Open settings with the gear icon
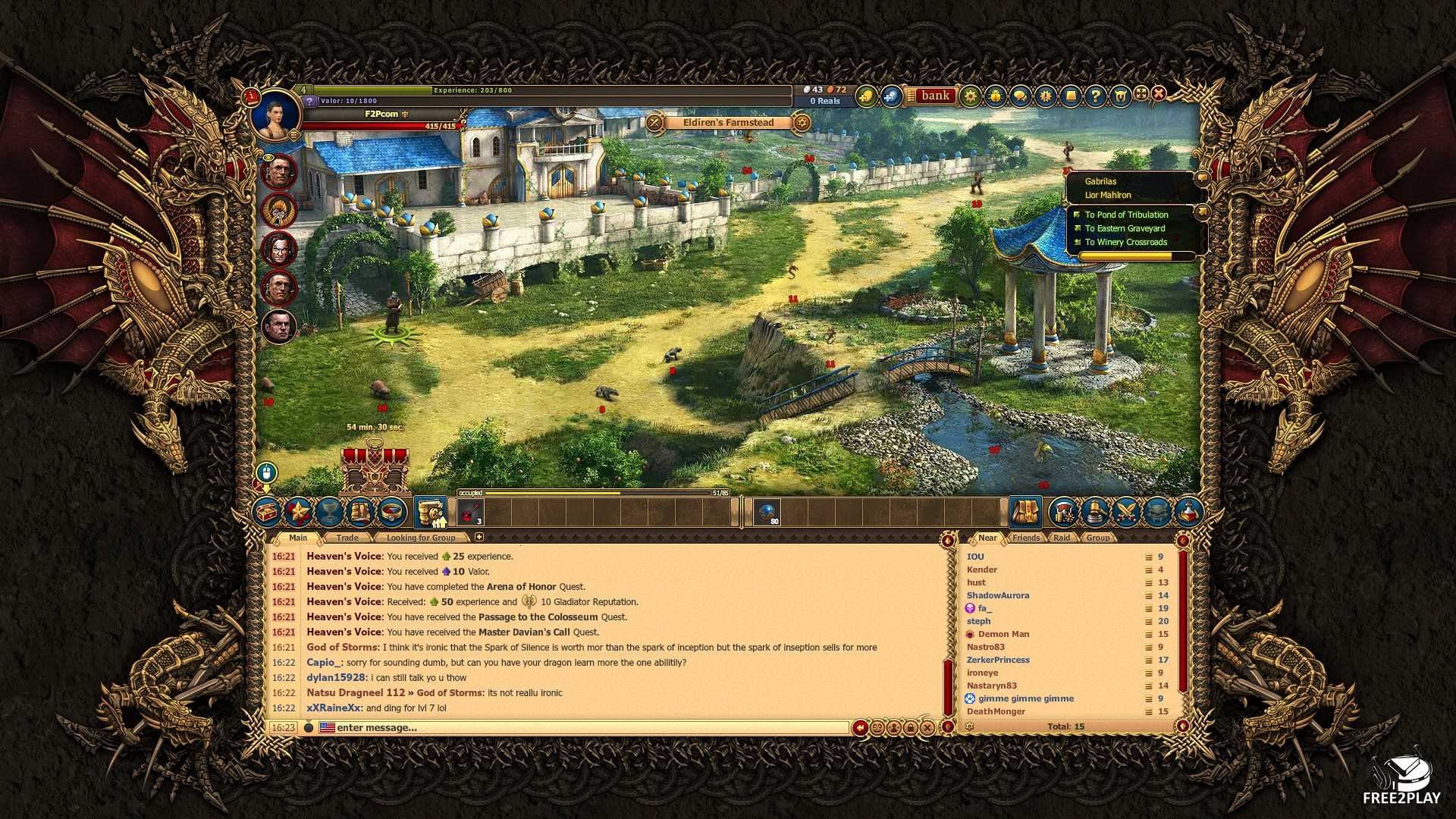 (x=970, y=96)
